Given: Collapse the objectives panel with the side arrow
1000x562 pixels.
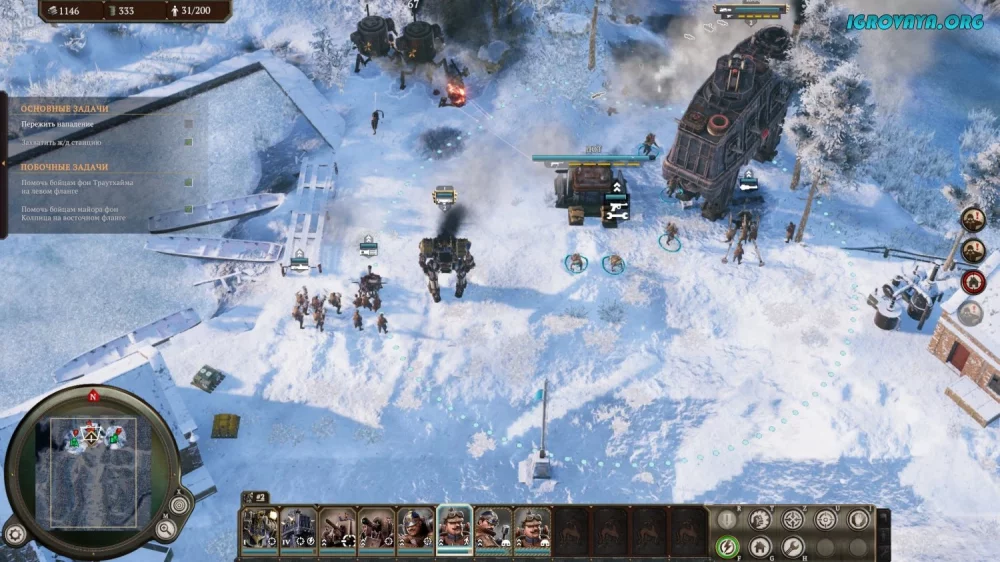Looking at the screenshot, I should pyautogui.click(x=3, y=166).
